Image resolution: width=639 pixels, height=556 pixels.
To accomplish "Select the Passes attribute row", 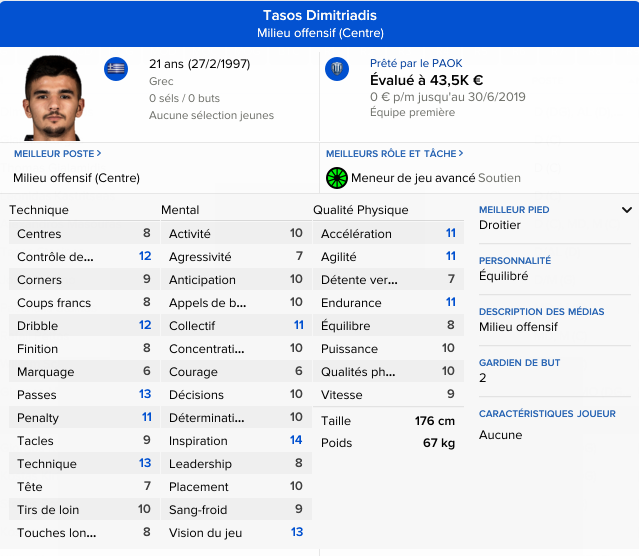I will 84,395.
